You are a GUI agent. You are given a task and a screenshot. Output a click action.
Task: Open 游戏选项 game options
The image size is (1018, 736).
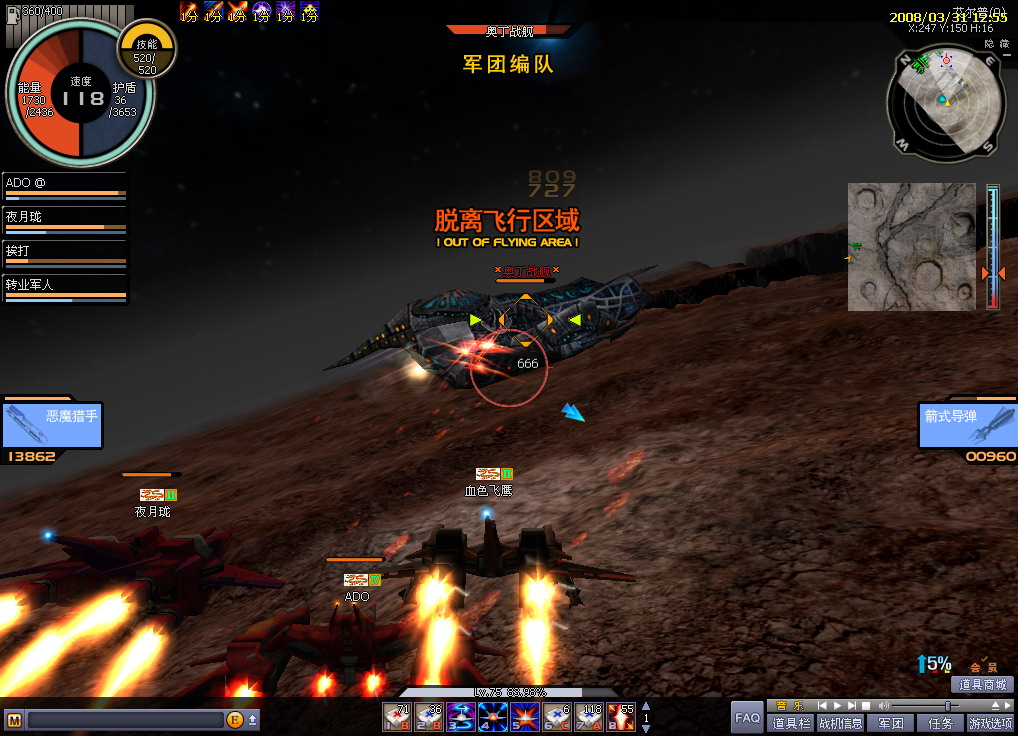click(989, 723)
